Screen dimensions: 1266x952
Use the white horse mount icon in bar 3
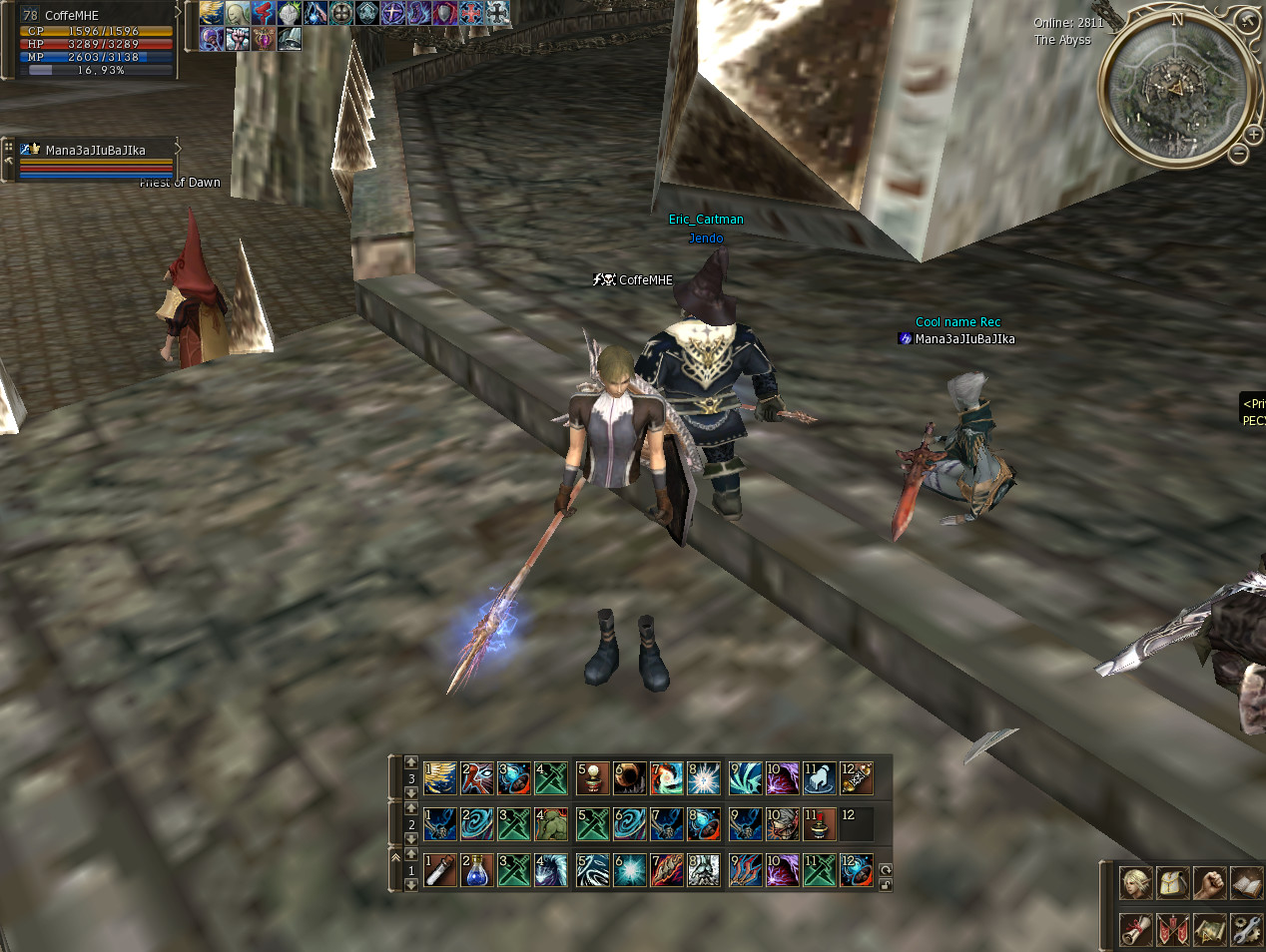click(819, 778)
